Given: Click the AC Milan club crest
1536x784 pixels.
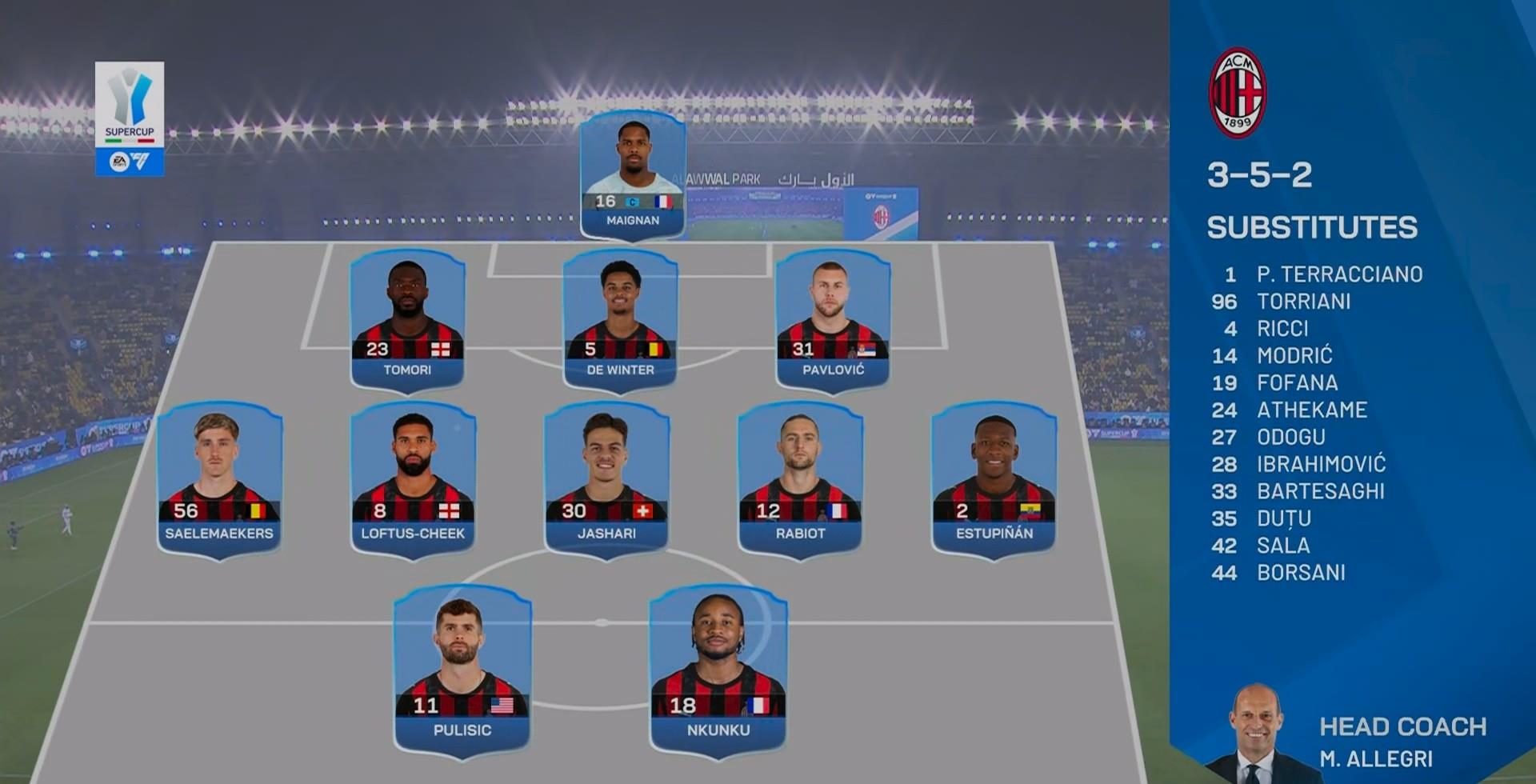Looking at the screenshot, I should (1237, 93).
